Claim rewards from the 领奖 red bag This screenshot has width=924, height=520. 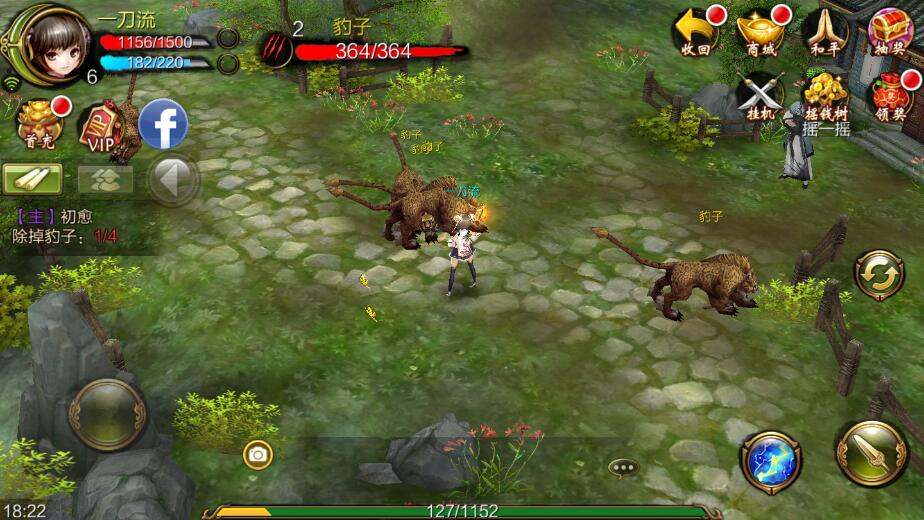pos(889,97)
